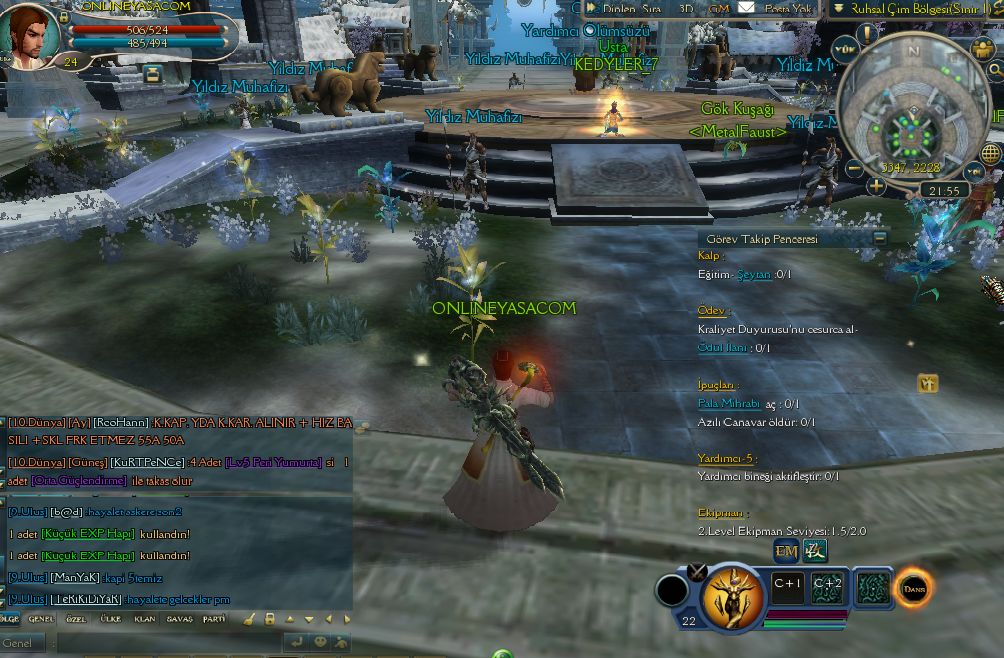Zoom out the minimap with the minus button

(854, 169)
